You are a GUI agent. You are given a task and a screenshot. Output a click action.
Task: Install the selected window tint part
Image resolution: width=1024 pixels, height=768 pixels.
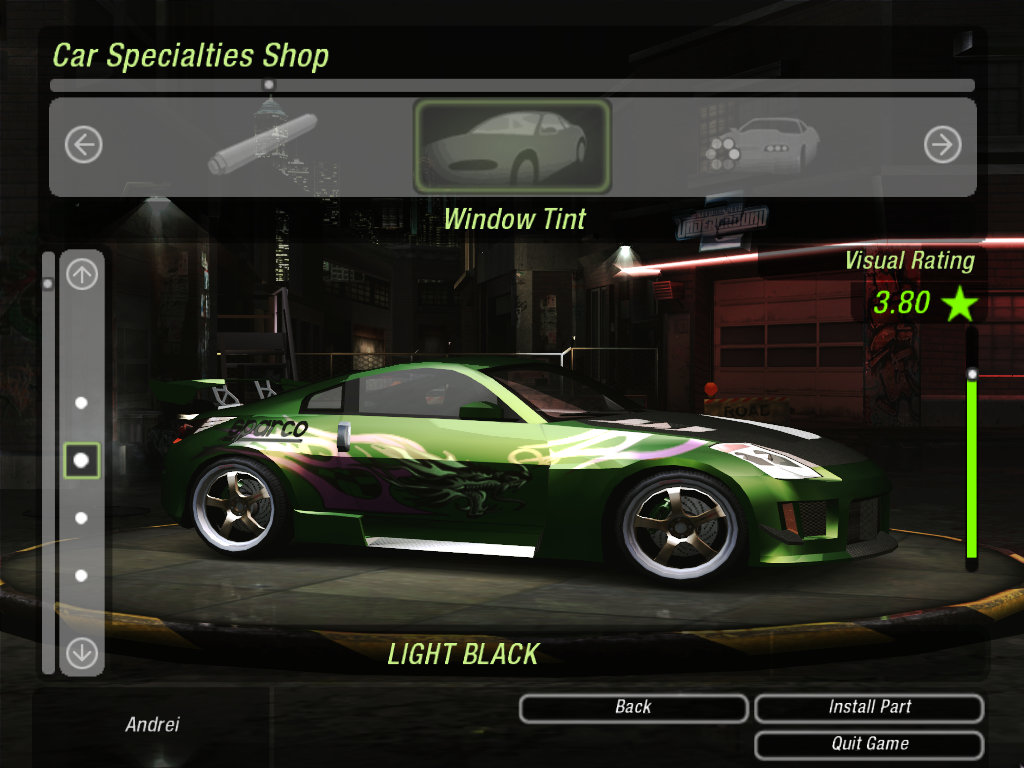point(869,708)
